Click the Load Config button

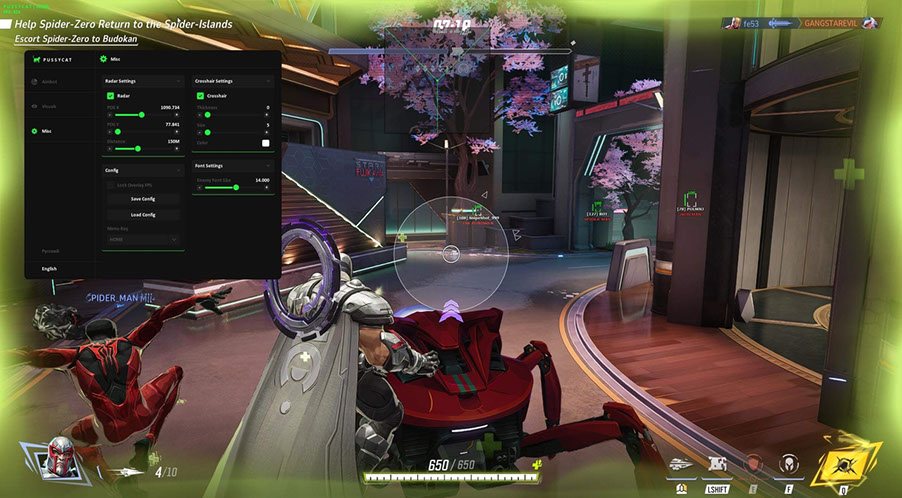[142, 214]
